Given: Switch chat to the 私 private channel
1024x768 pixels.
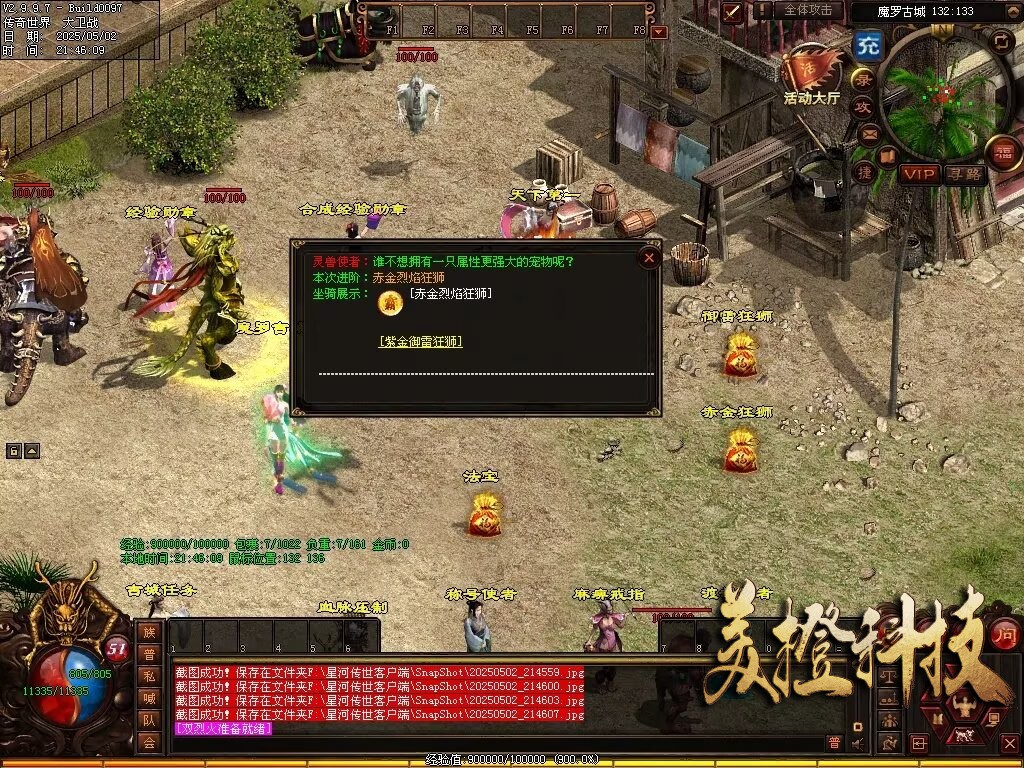Looking at the screenshot, I should point(149,675).
